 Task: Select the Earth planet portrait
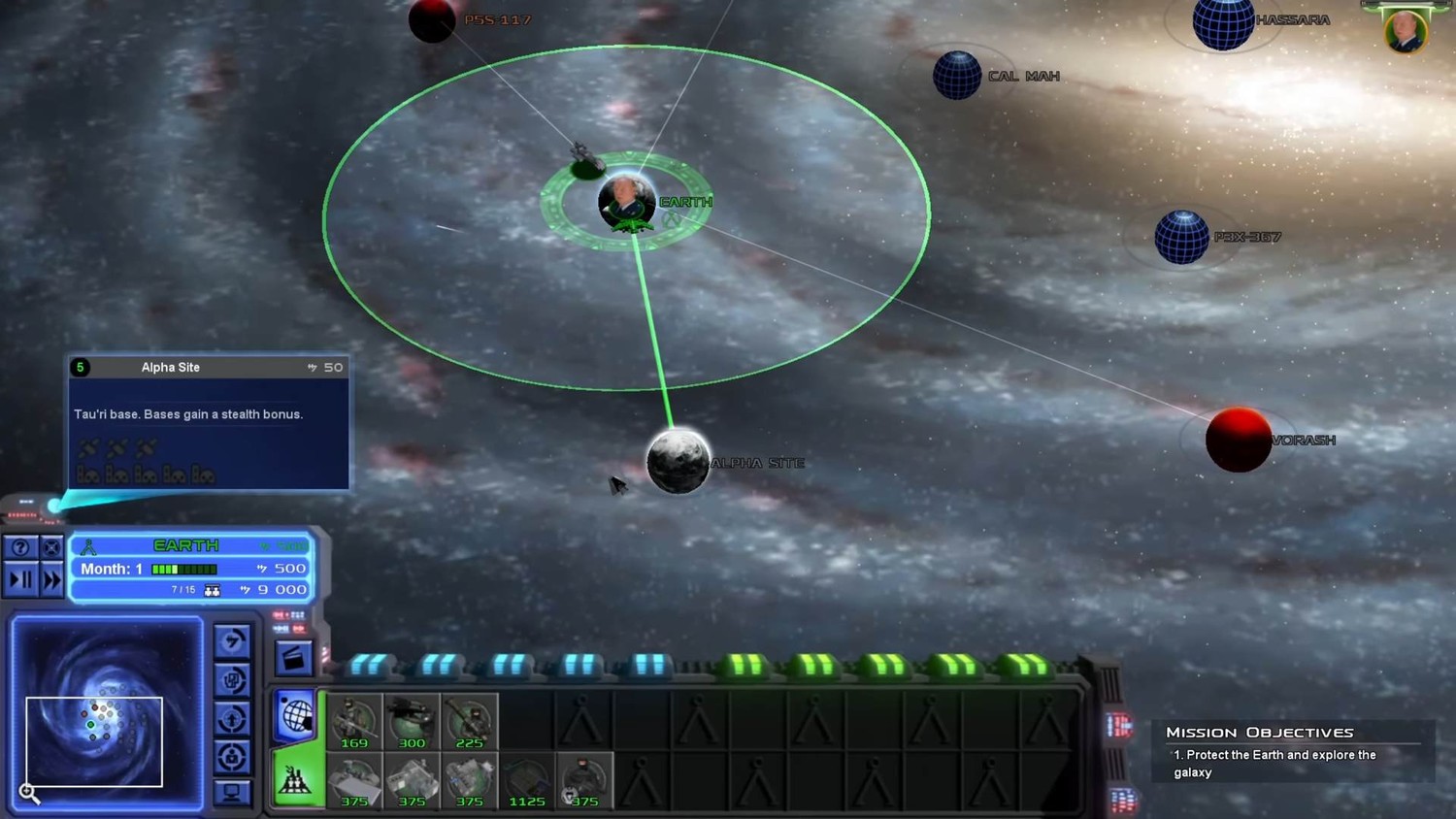pyautogui.click(x=626, y=201)
